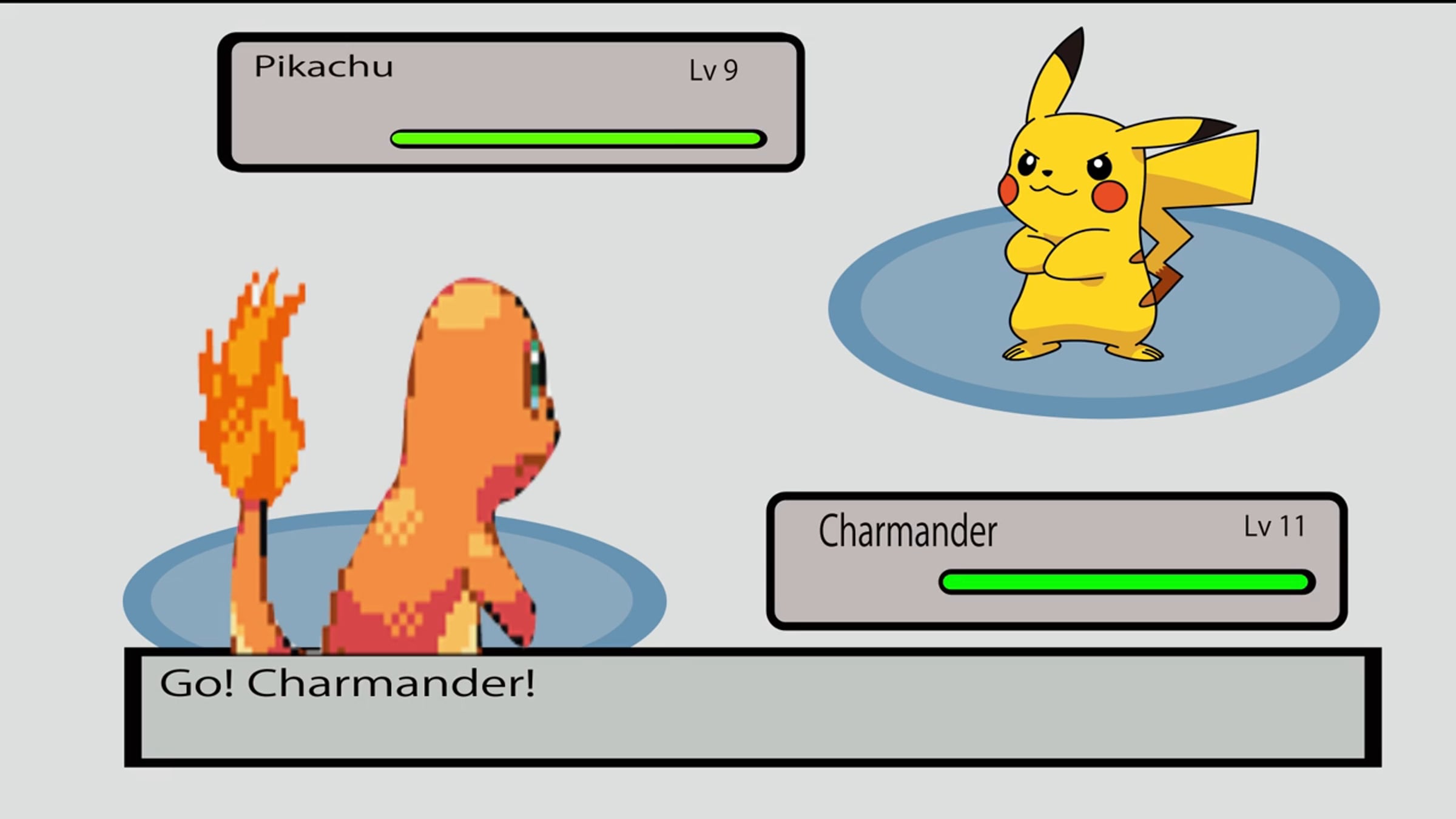Advance the "Go! Charmander!" message box
Image resolution: width=1456 pixels, height=819 pixels.
(752, 707)
